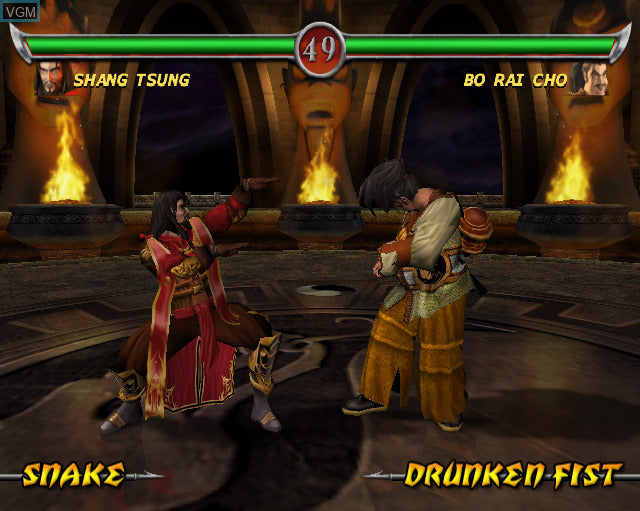Image resolution: width=640 pixels, height=511 pixels.
Task: Select the Snake fighting style label
Action: [x=74, y=475]
